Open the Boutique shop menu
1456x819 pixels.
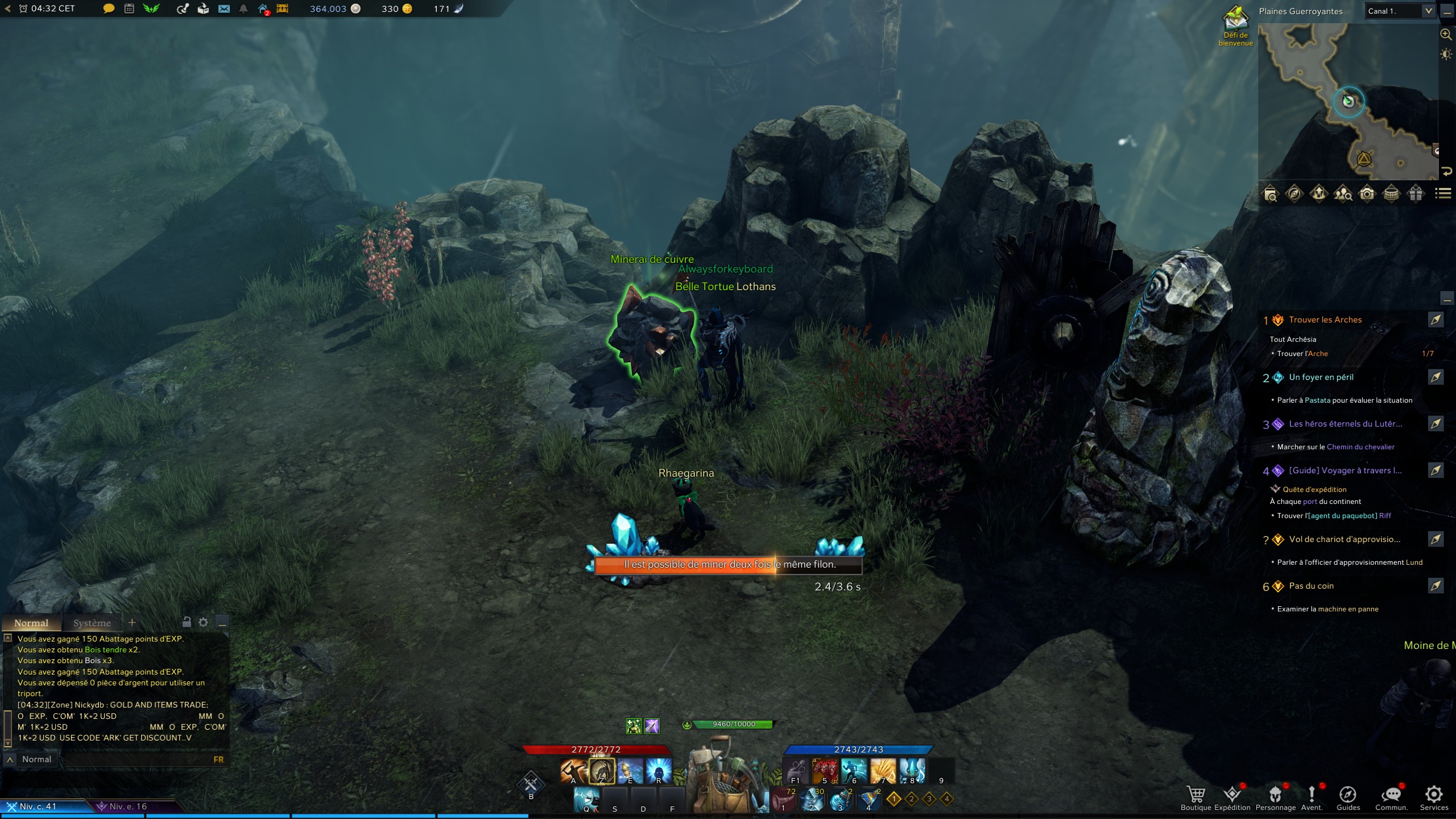click(1196, 796)
